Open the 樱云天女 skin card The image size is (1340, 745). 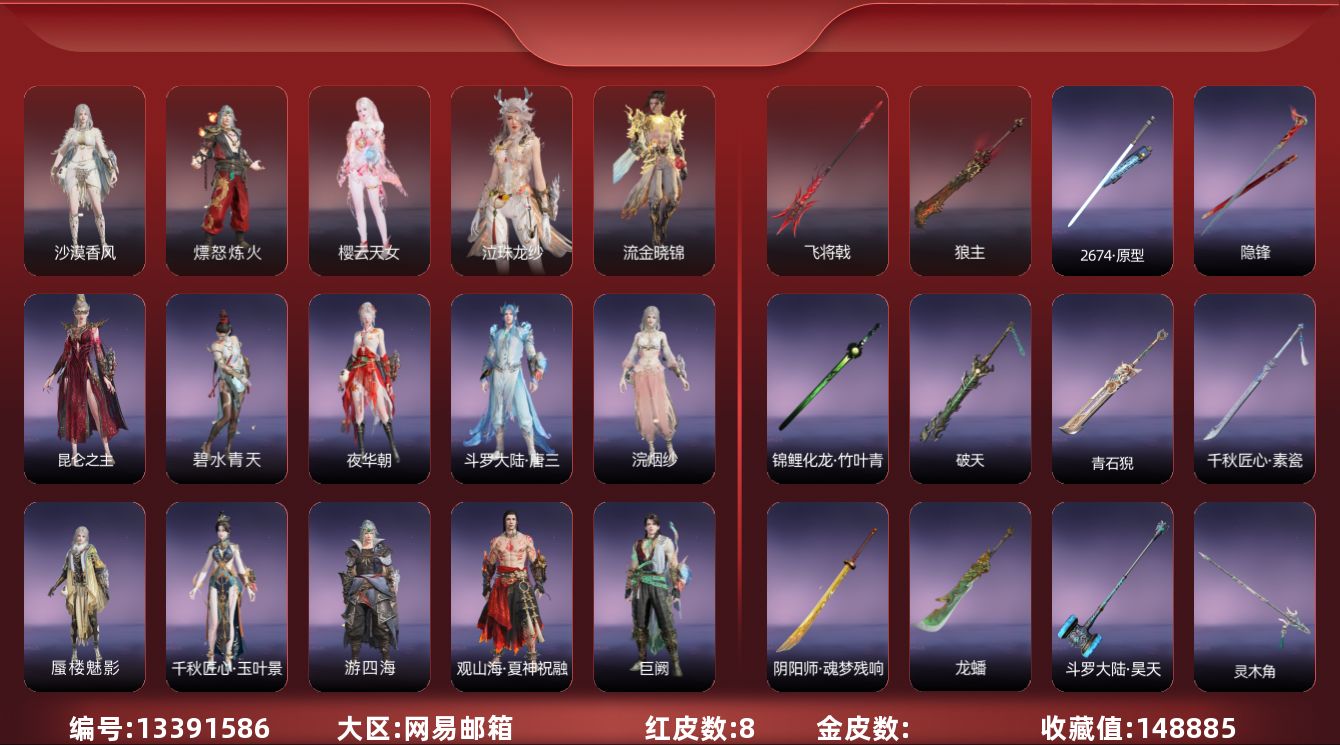tap(369, 180)
